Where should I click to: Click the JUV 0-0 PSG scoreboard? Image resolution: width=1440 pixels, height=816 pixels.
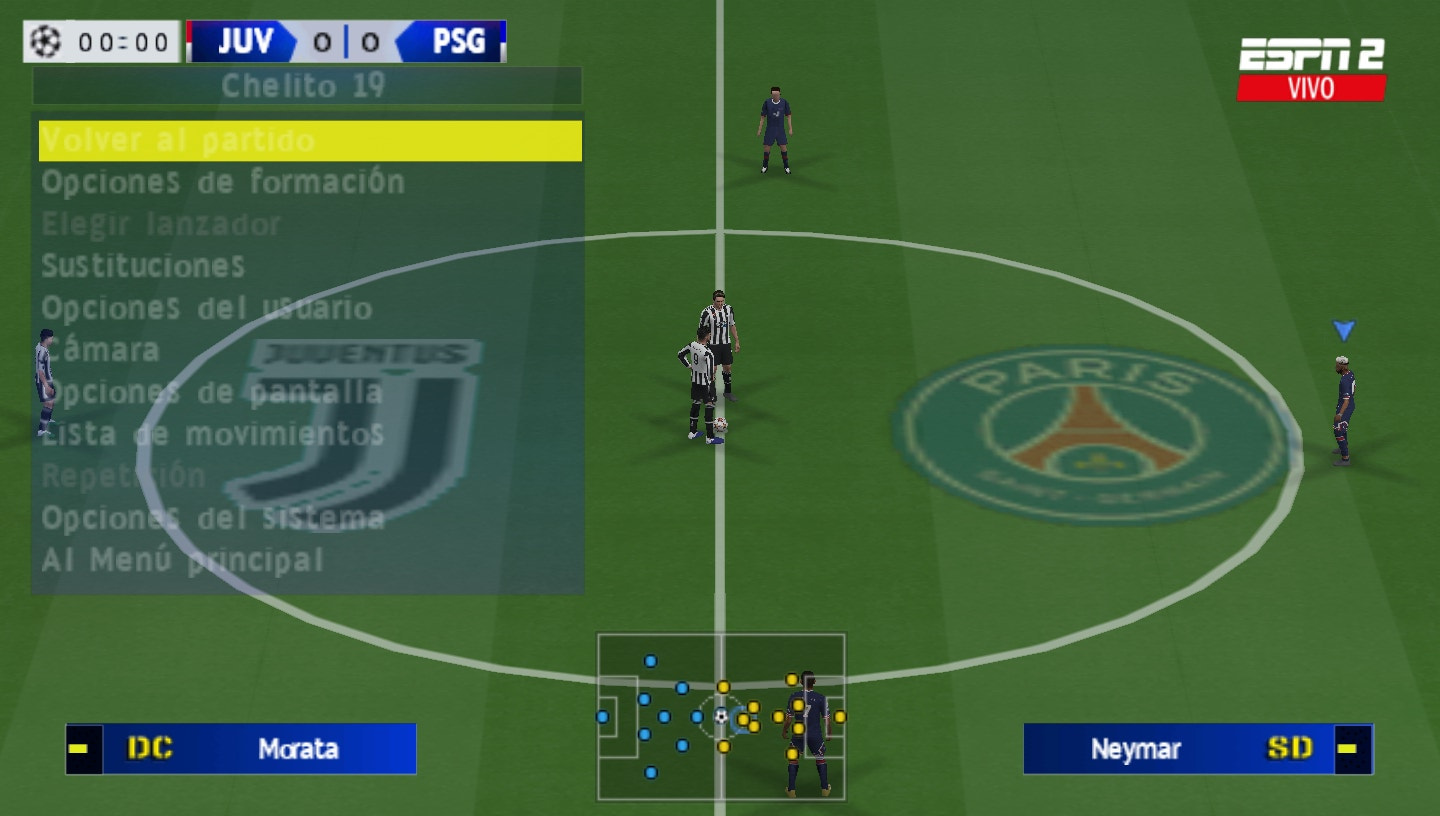tap(345, 40)
